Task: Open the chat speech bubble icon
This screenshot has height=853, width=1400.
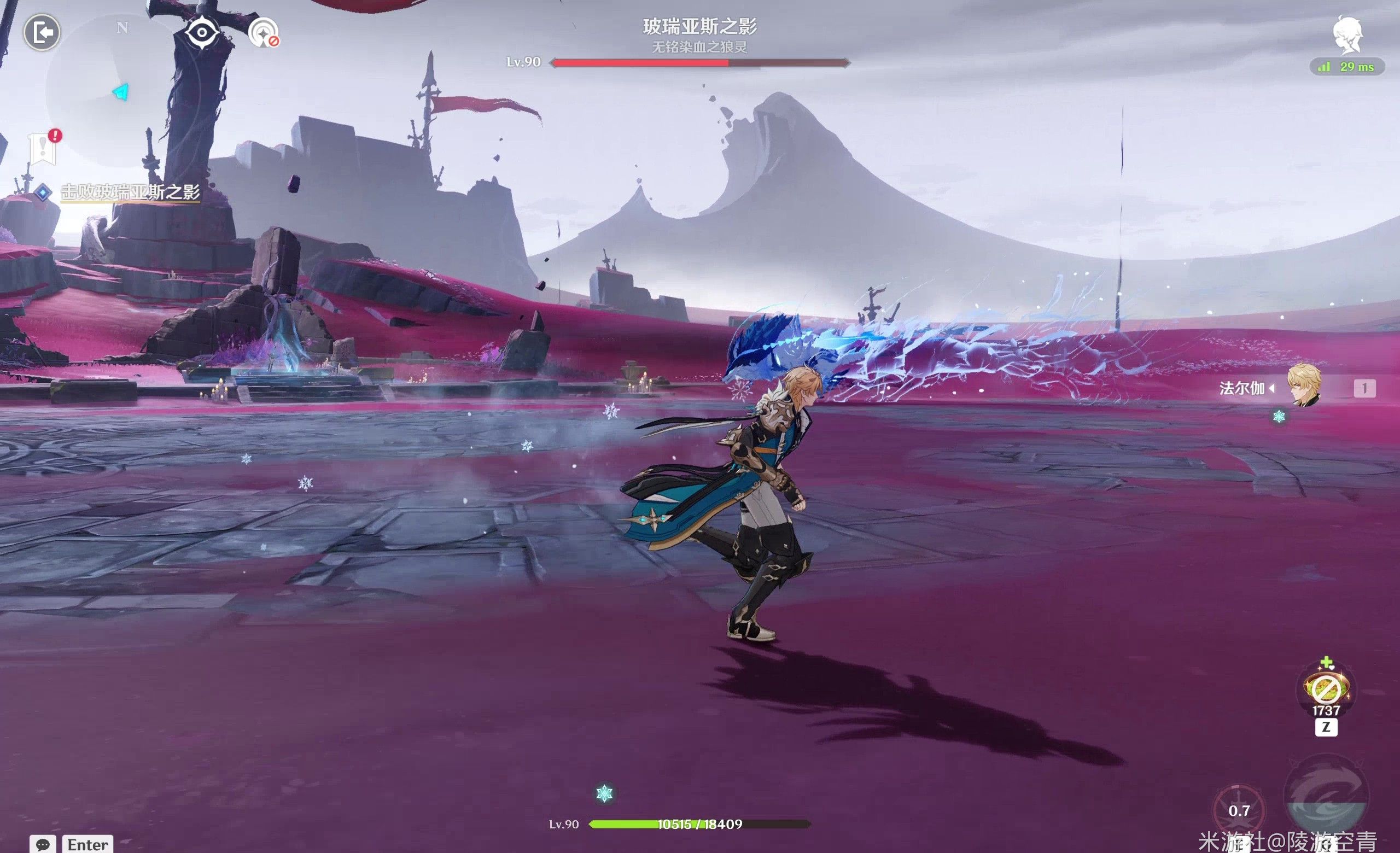Action: (x=43, y=844)
